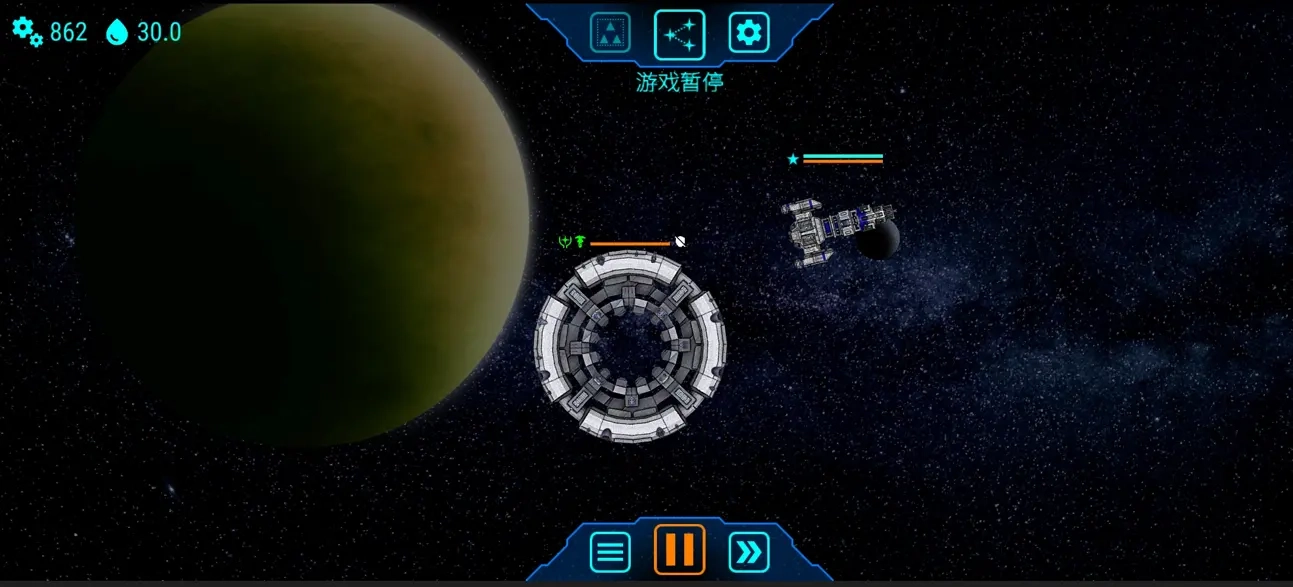
Task: Select the starred player spaceship
Action: click(832, 228)
